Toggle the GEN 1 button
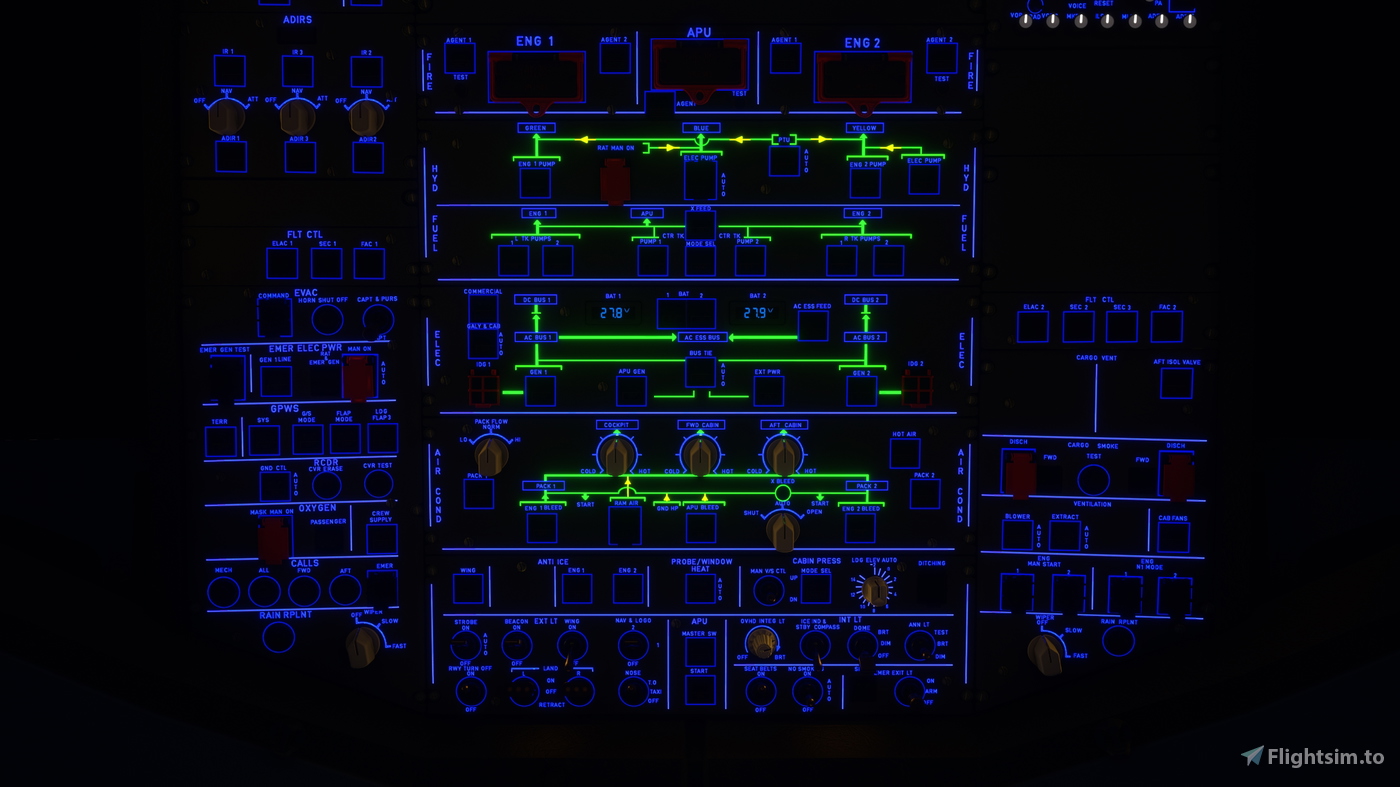1400x787 pixels. tap(540, 391)
